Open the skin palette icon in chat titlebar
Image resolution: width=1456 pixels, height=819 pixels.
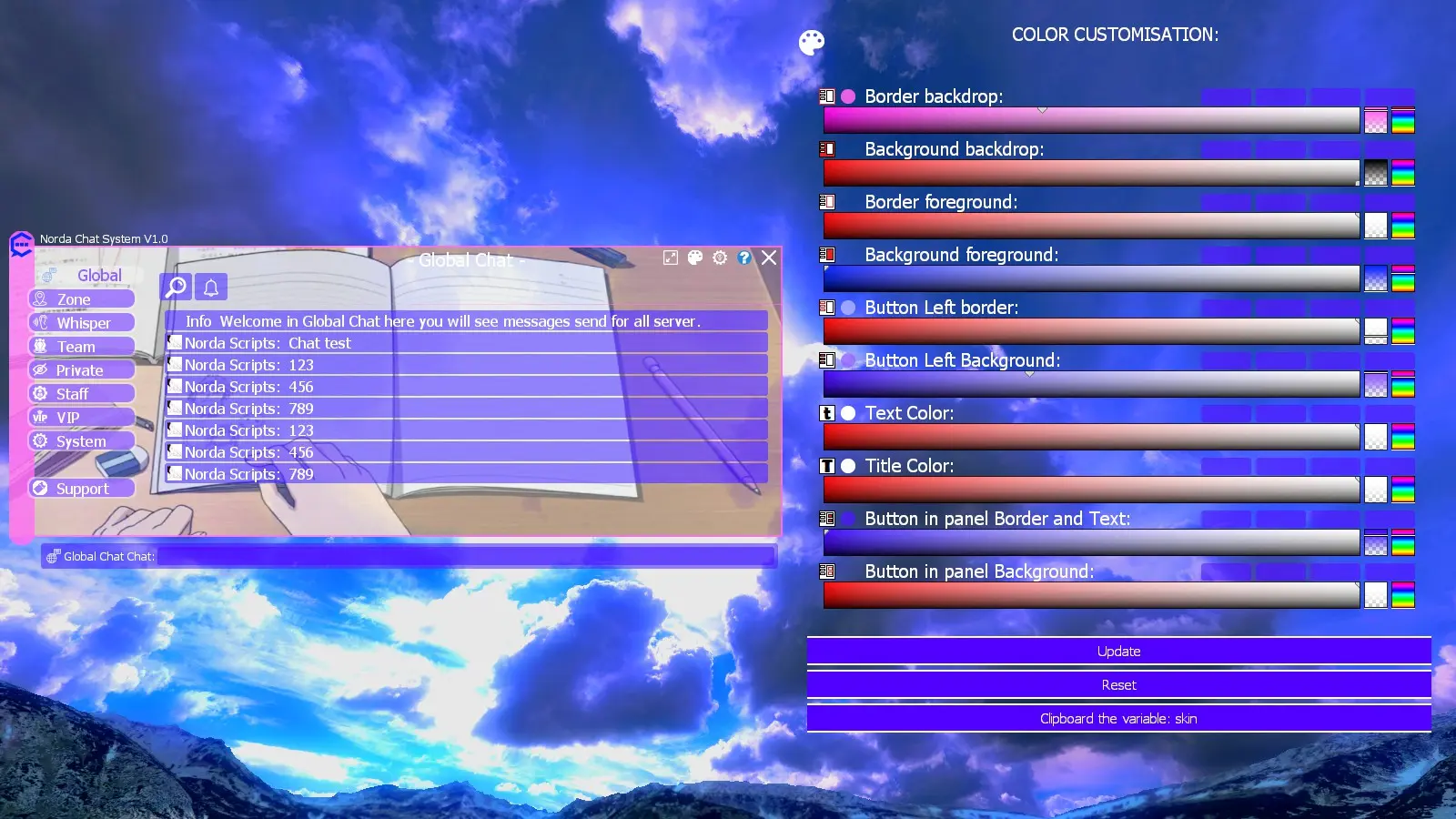tap(695, 258)
